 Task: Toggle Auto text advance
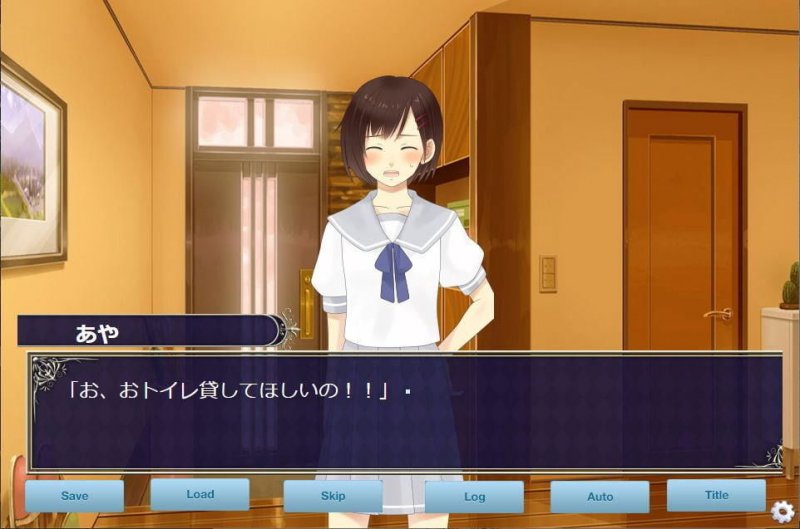[600, 497]
